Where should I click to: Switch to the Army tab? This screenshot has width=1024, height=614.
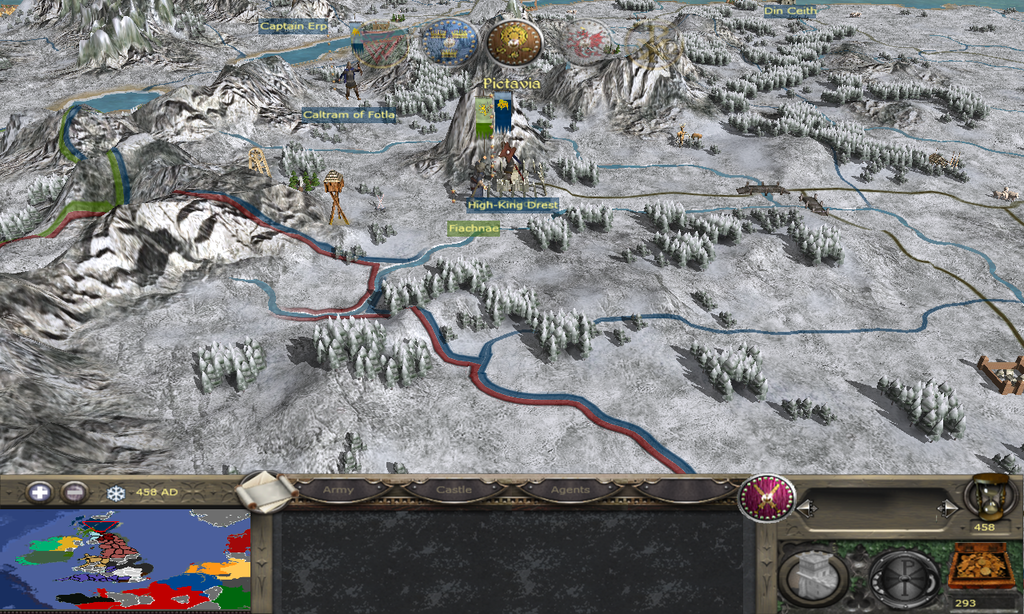338,490
